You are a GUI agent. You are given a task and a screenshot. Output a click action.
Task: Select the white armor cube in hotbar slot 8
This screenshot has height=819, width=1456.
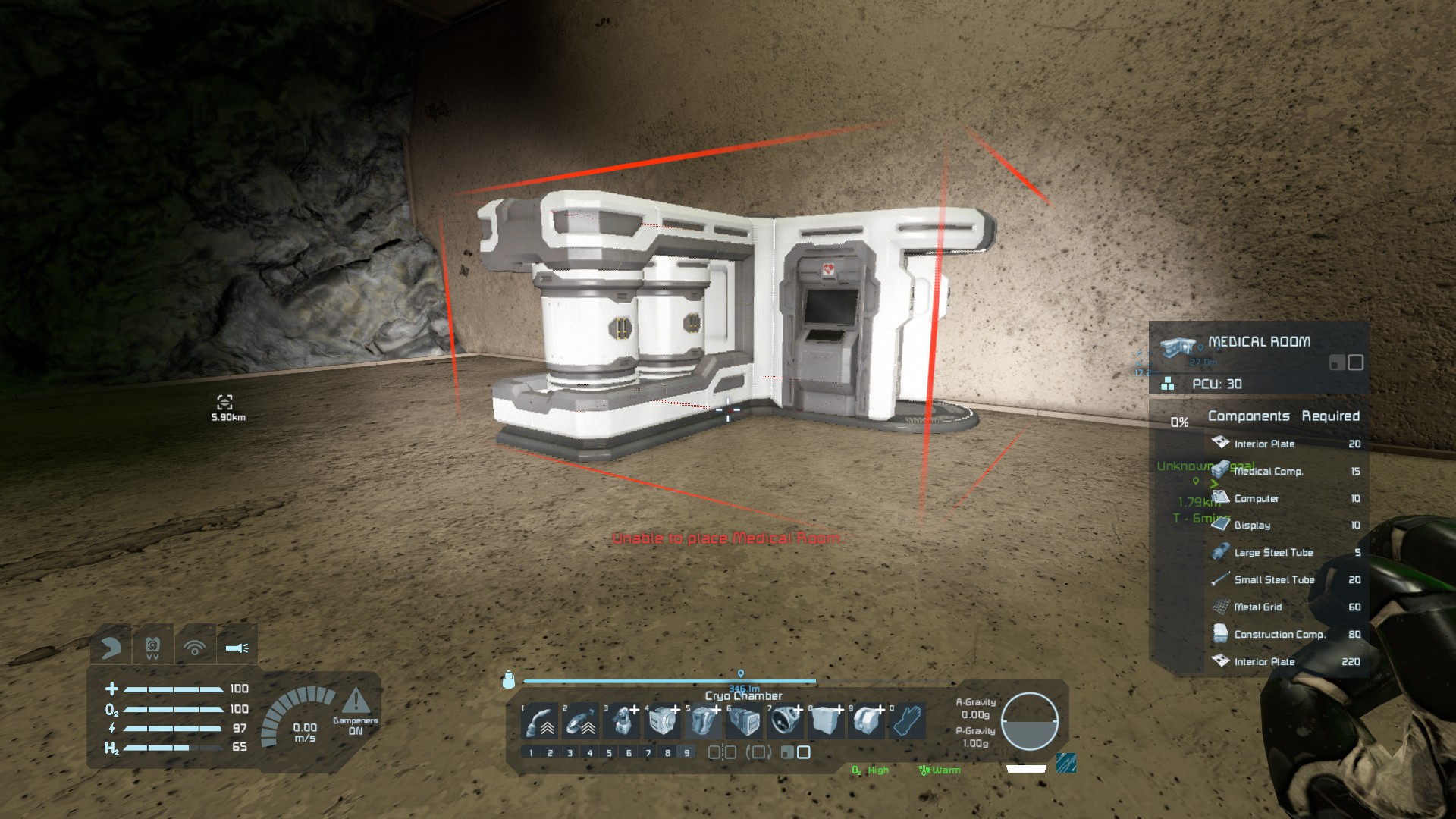point(827,722)
